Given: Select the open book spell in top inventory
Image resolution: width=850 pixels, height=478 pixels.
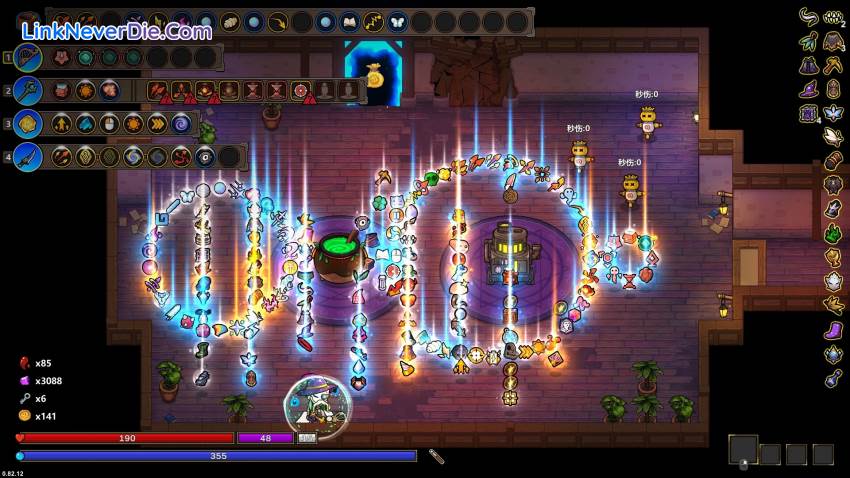Looking at the screenshot, I should 349,22.
